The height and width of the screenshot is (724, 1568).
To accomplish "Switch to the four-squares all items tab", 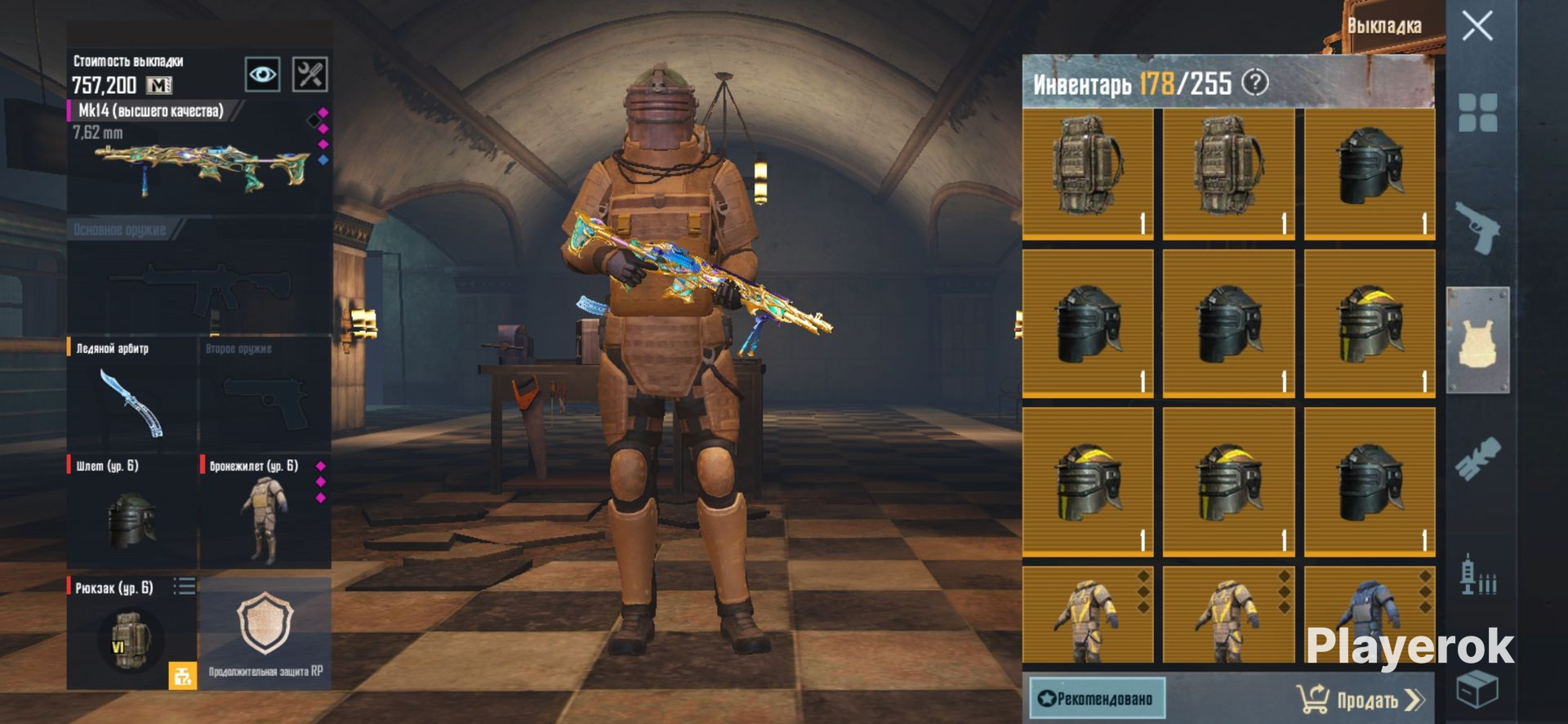I will 1477,113.
